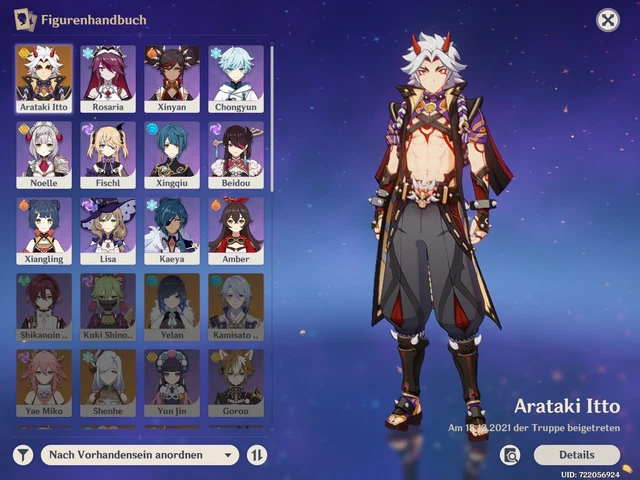Screen dimensions: 640x480
Task: Open Arataki Itto's Details
Action: [576, 455]
